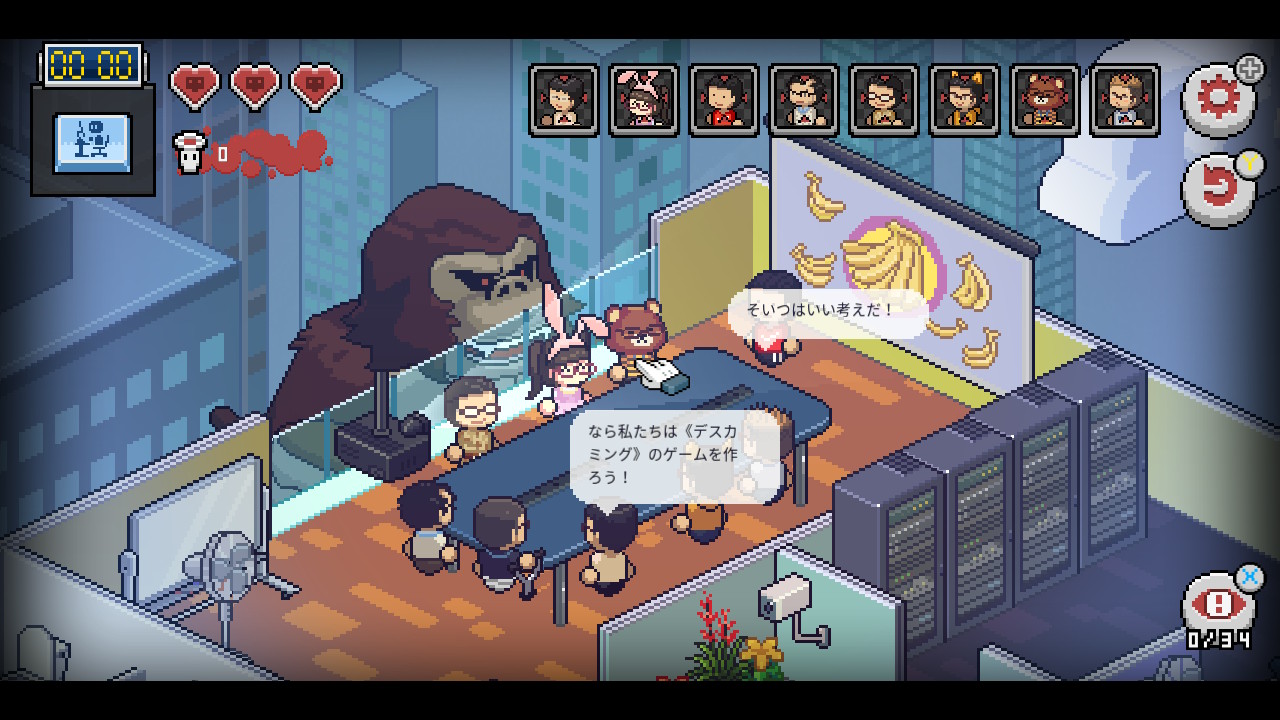Select the pink bunny-ears girl portrait
The height and width of the screenshot is (720, 1280).
point(644,100)
